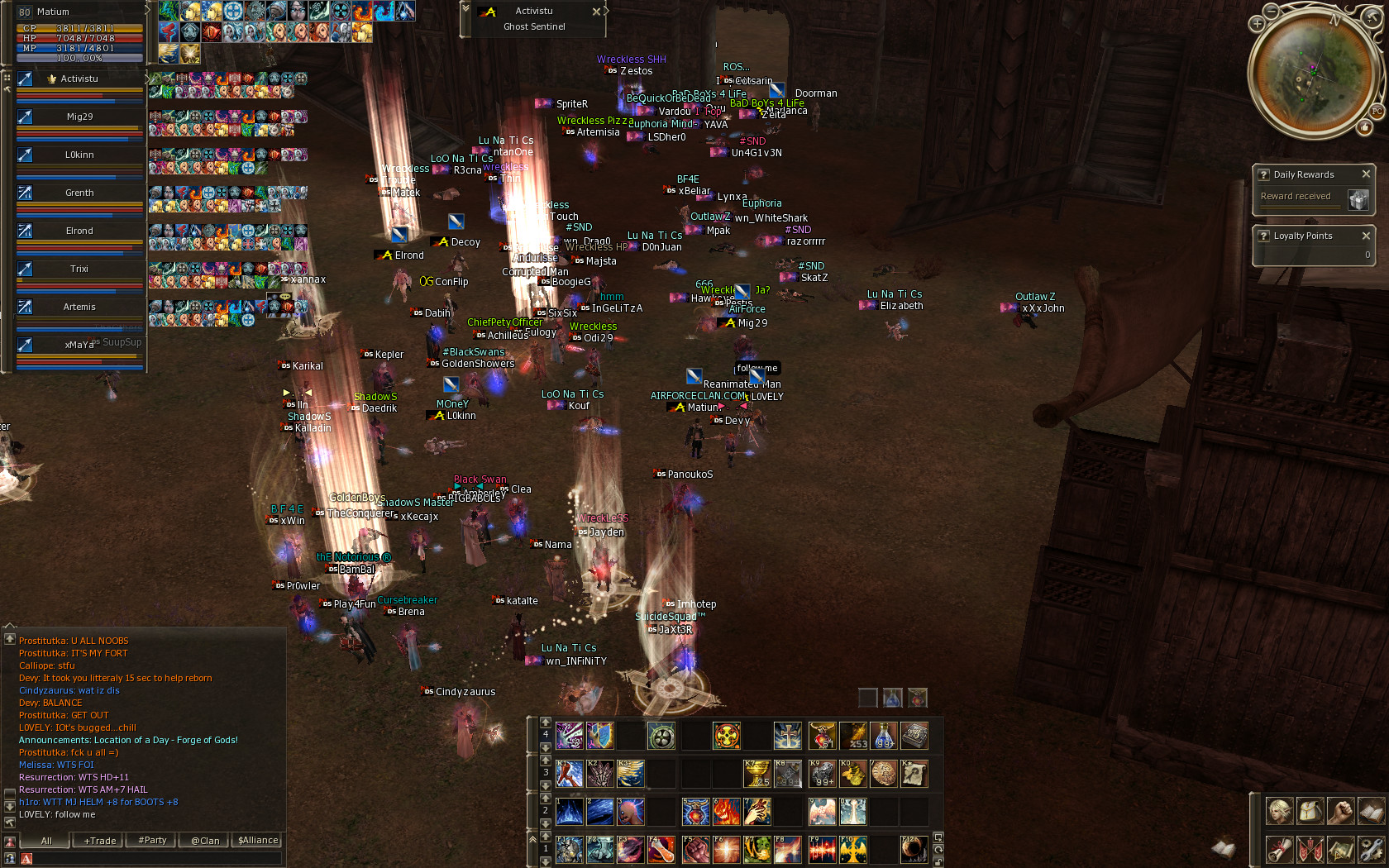Select the All chat tab
This screenshot has height=868, width=1389.
coord(46,841)
